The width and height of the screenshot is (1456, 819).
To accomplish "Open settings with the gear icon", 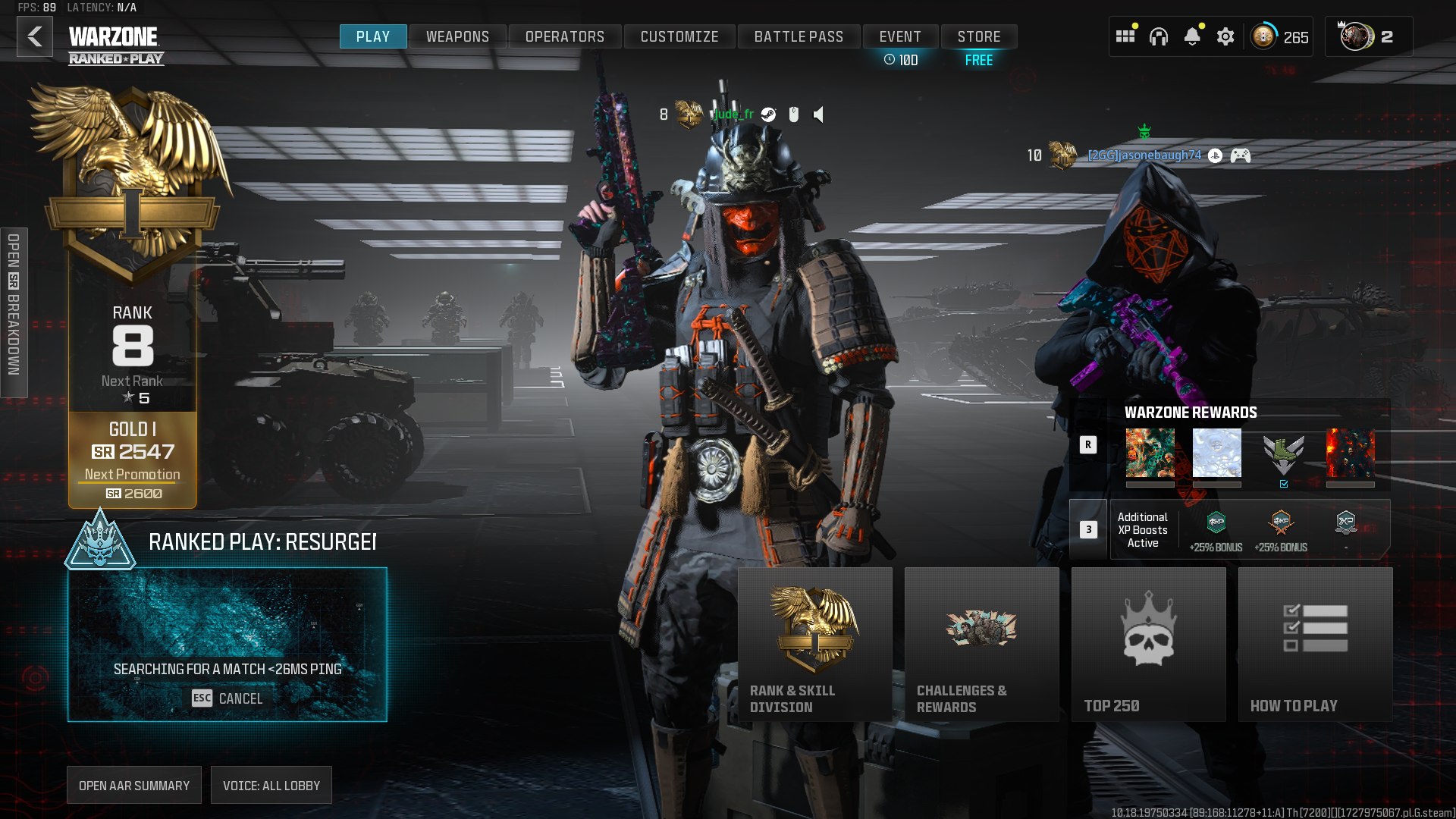I will click(1225, 36).
